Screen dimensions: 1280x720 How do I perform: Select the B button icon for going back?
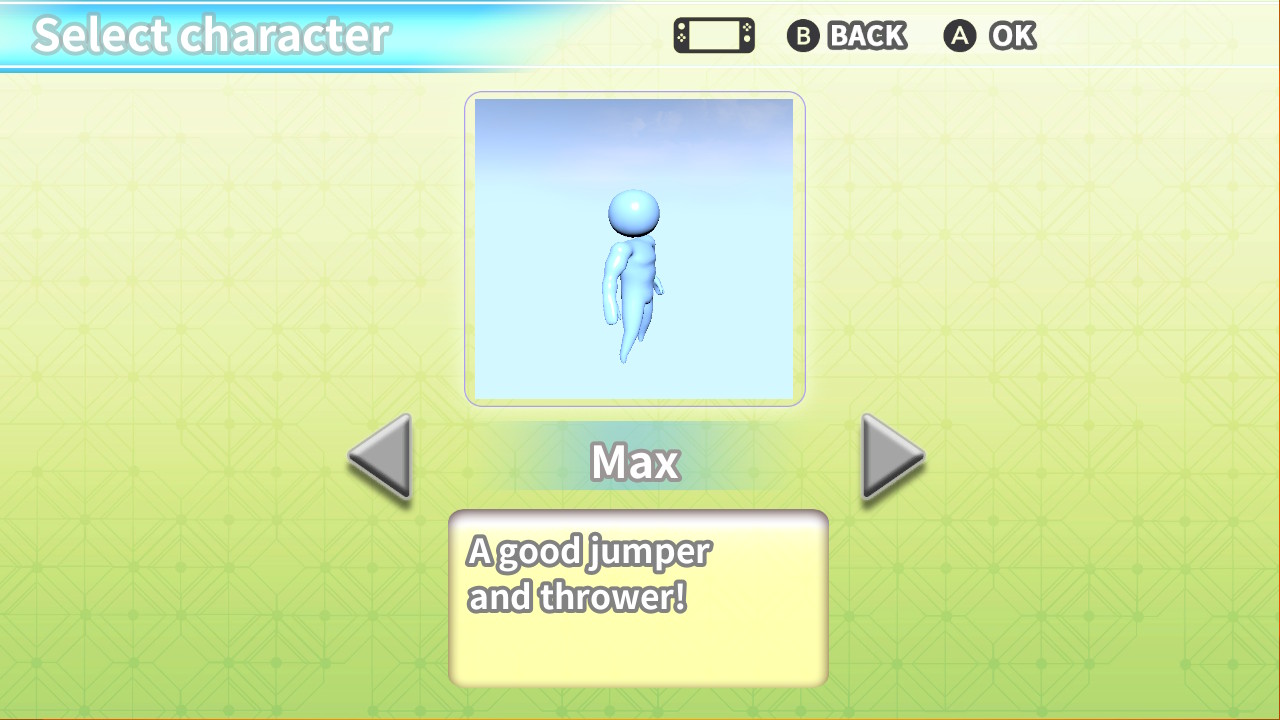coord(804,36)
